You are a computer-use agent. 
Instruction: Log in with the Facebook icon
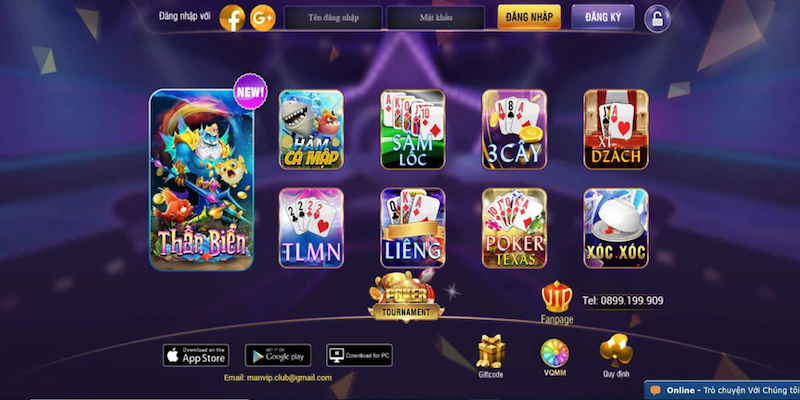pyautogui.click(x=232, y=17)
